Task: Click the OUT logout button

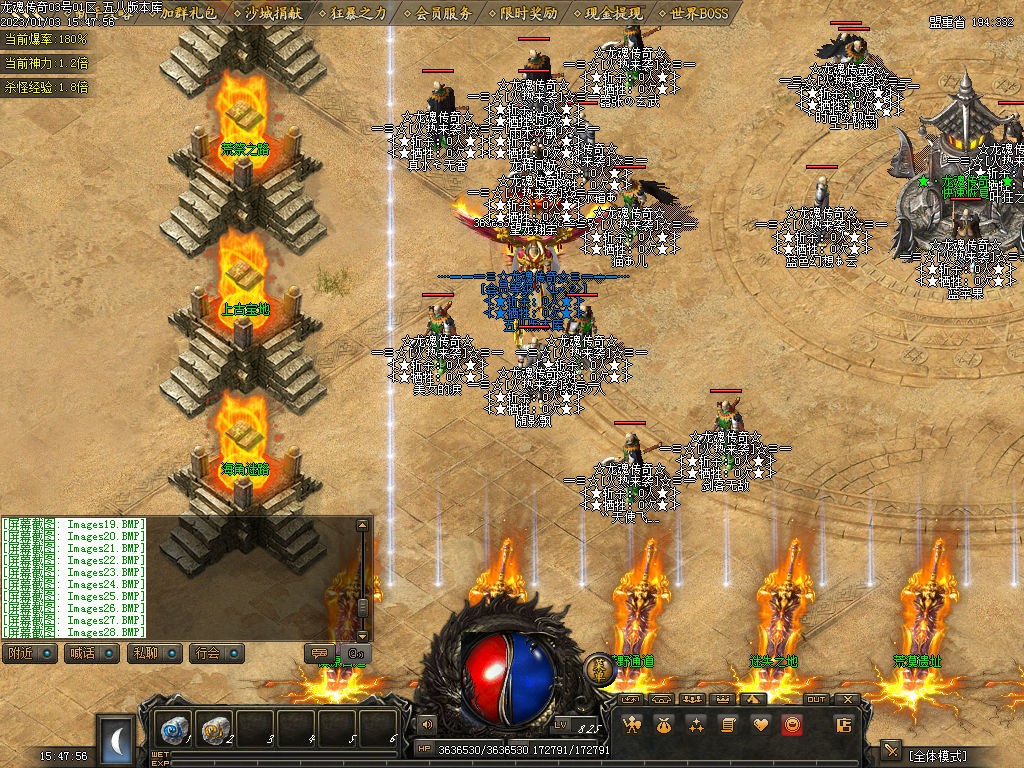Action: 816,699
